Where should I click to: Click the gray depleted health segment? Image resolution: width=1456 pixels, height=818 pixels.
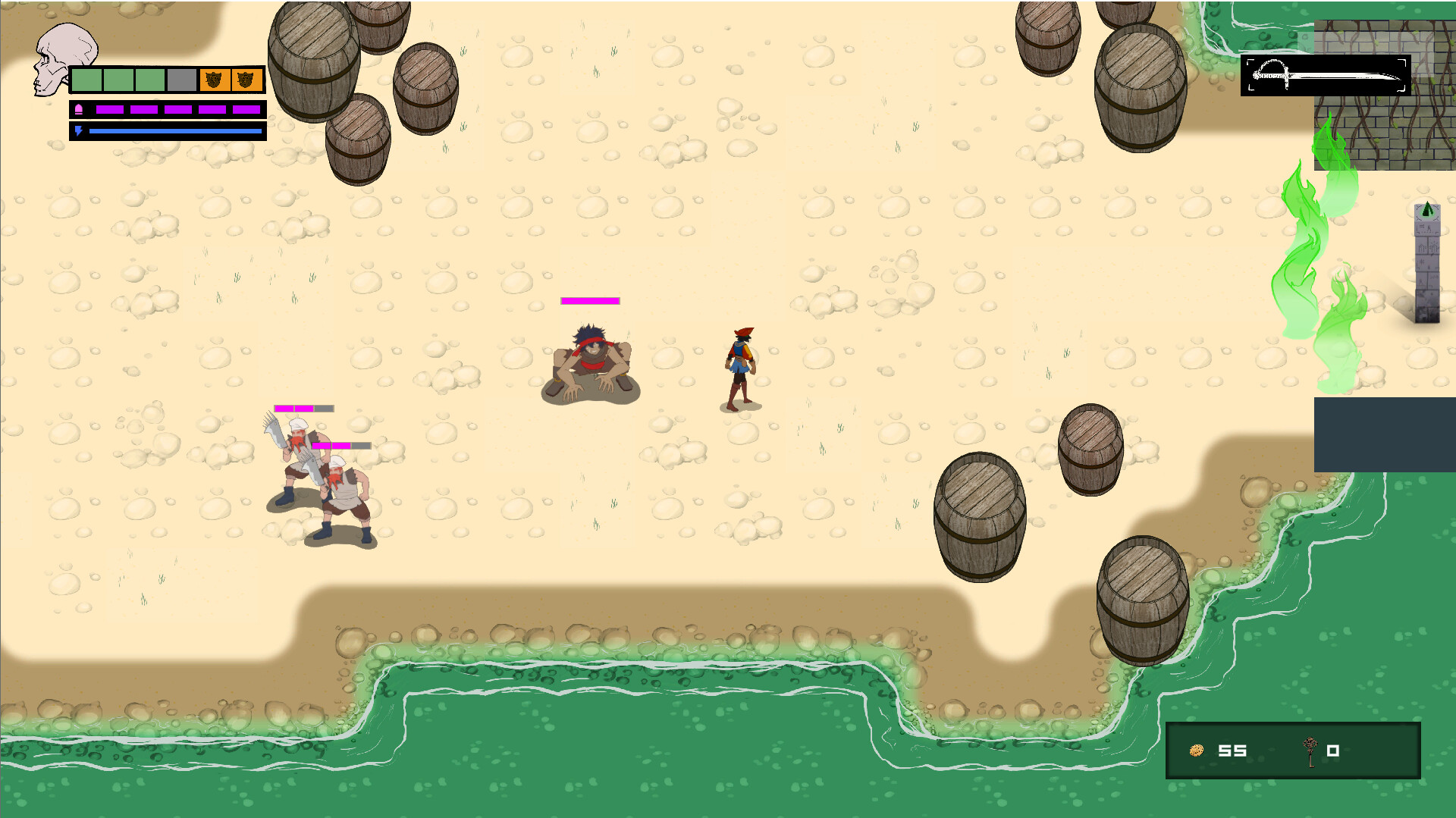point(182,78)
